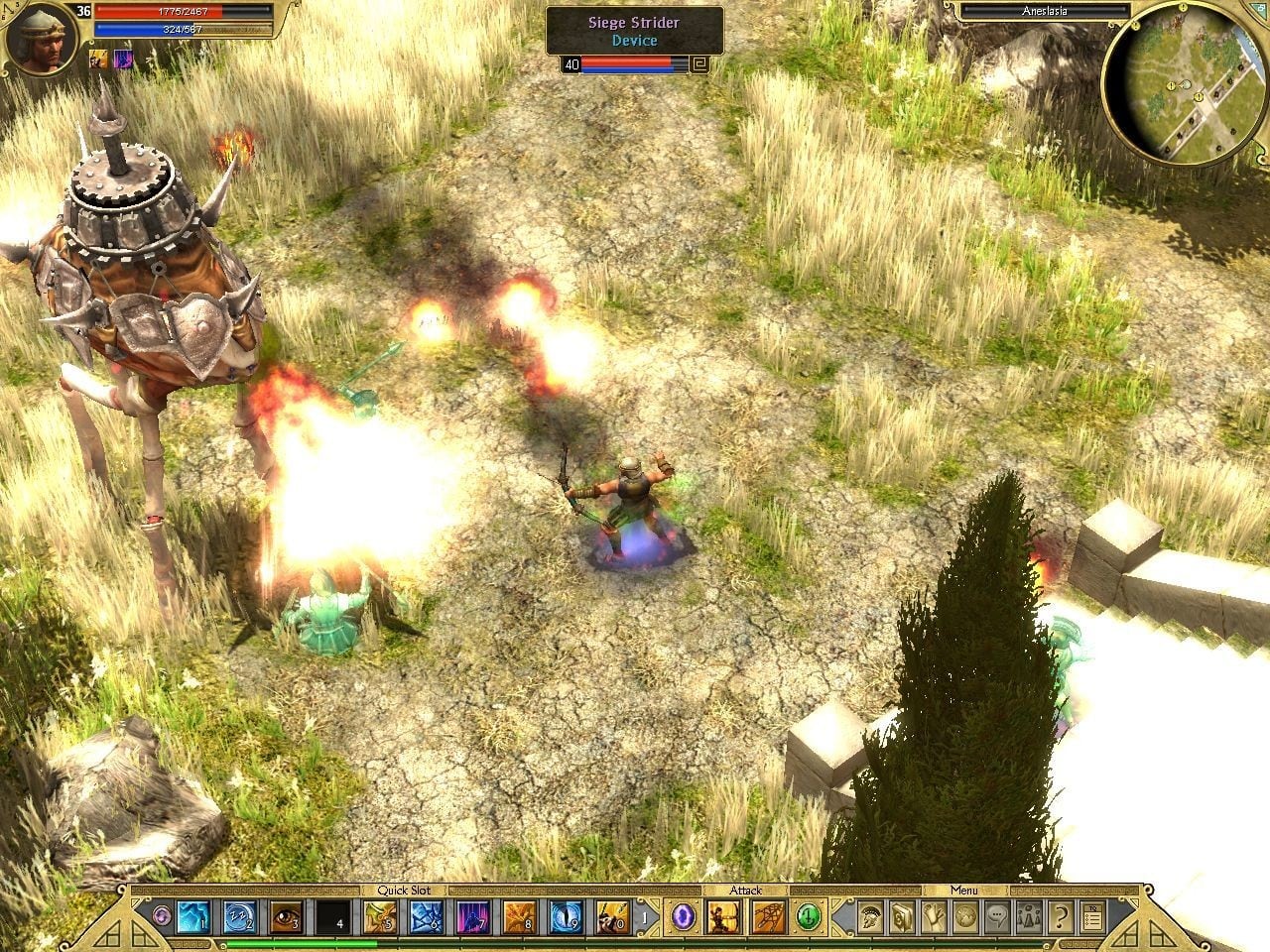Click the green rune orb button

(x=809, y=917)
